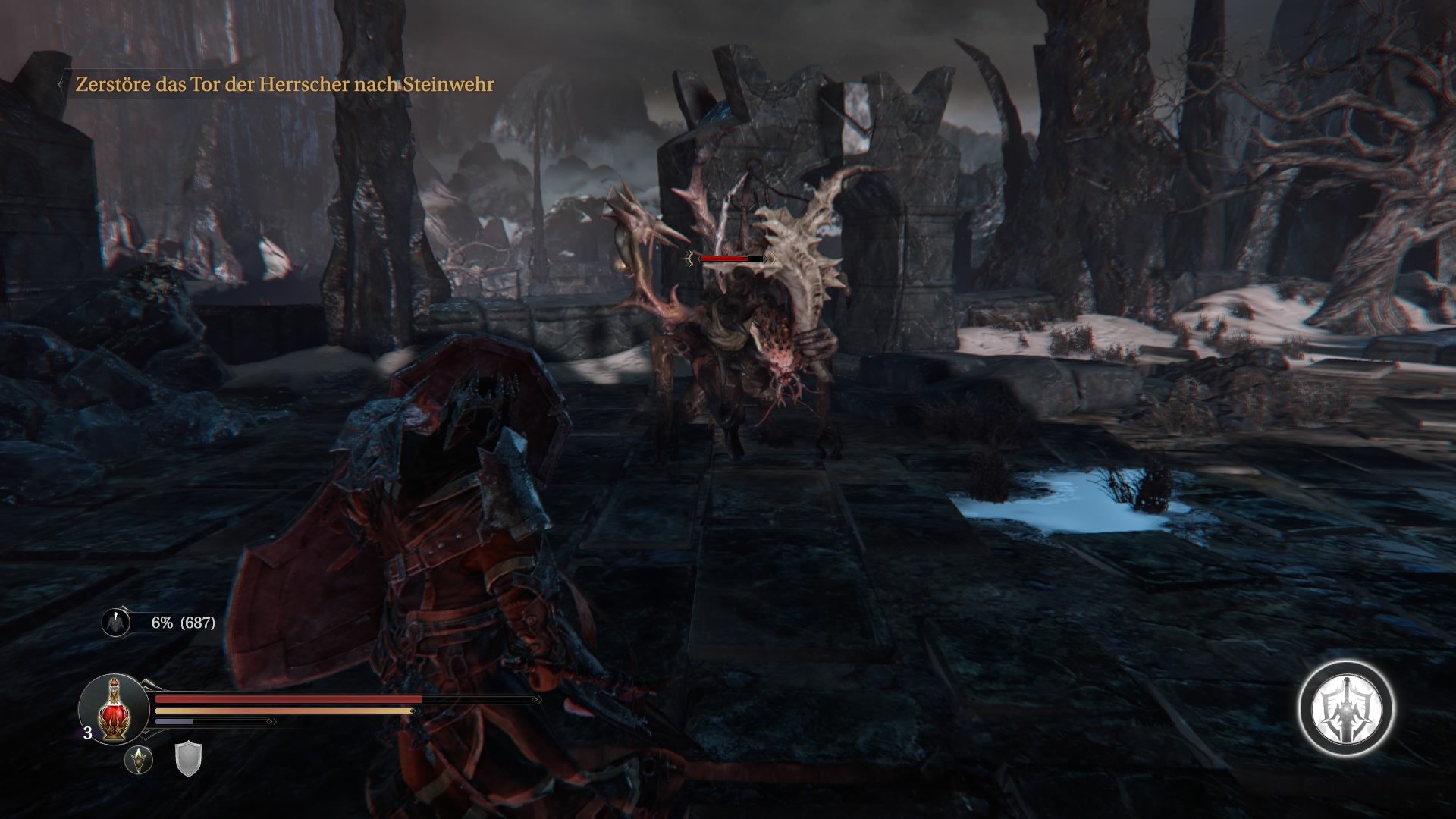
Task: Click the gauntlet spell icon near the potion
Action: (138, 761)
